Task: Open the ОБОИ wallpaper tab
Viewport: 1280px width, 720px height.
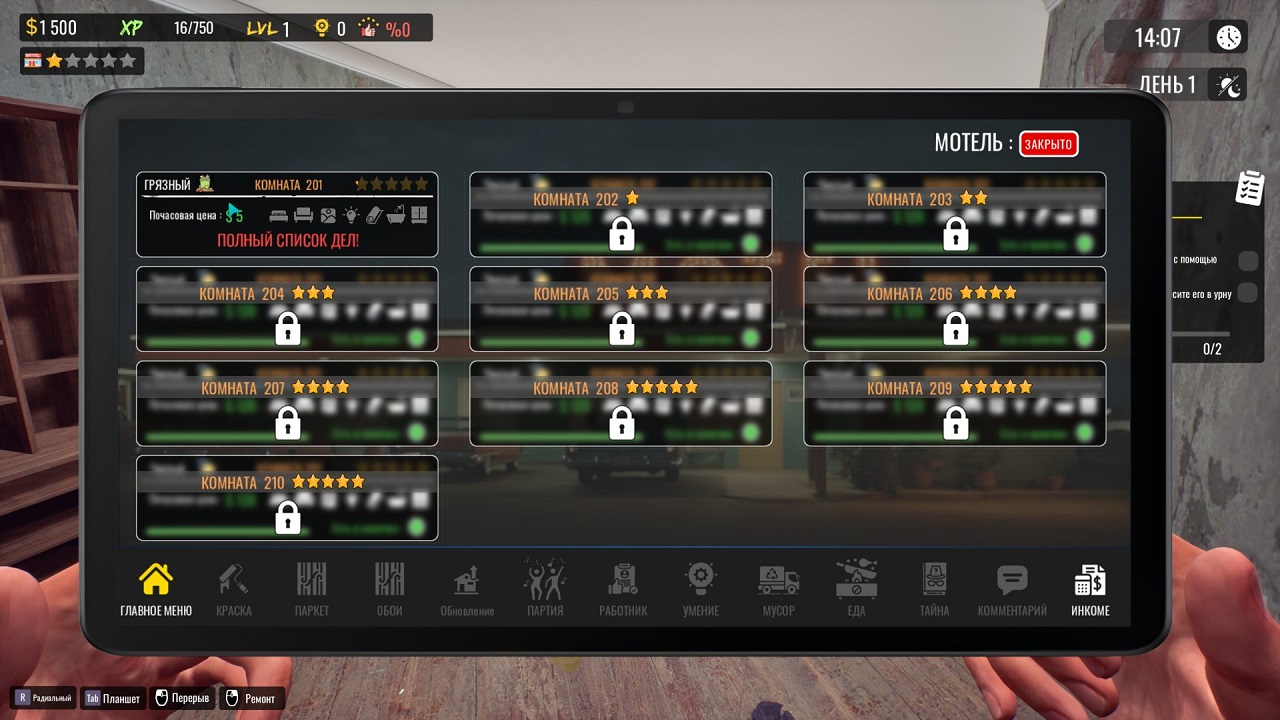Action: 389,588
